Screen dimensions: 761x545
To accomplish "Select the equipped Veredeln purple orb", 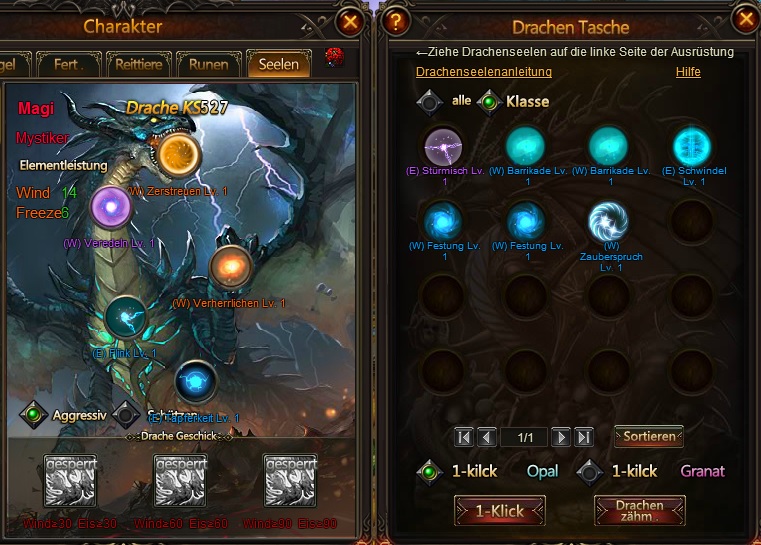I will (x=110, y=207).
